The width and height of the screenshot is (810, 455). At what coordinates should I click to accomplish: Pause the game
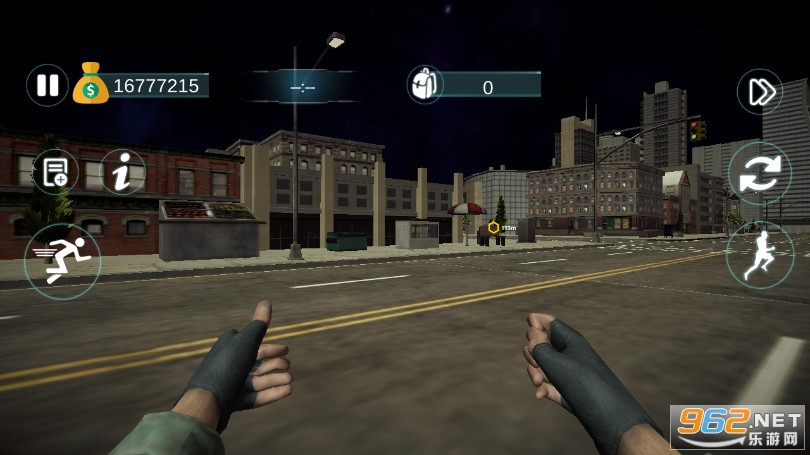pyautogui.click(x=47, y=85)
